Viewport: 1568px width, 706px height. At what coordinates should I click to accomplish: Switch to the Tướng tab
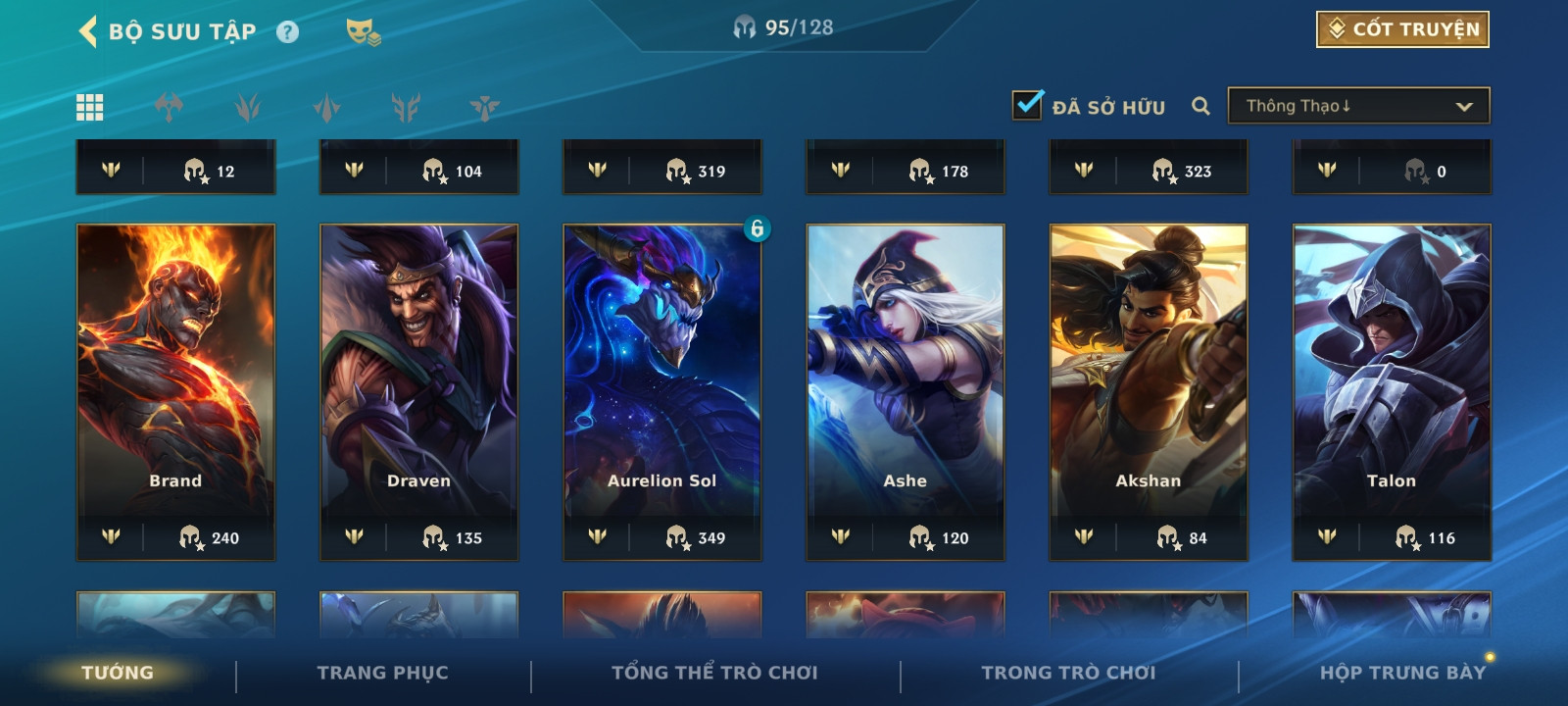coord(118,673)
